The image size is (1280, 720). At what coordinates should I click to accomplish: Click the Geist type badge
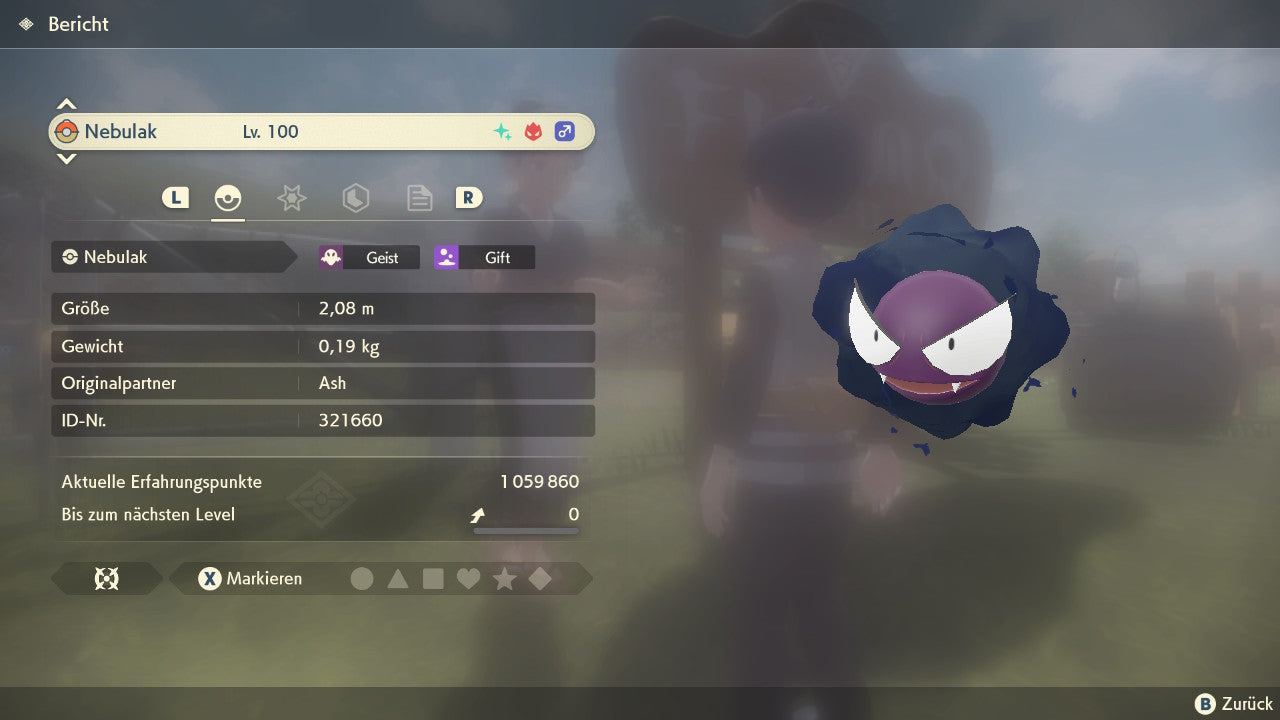(369, 257)
